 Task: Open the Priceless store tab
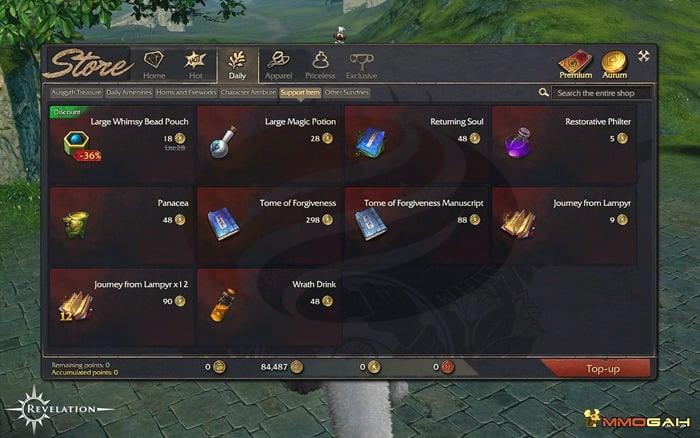pyautogui.click(x=320, y=64)
